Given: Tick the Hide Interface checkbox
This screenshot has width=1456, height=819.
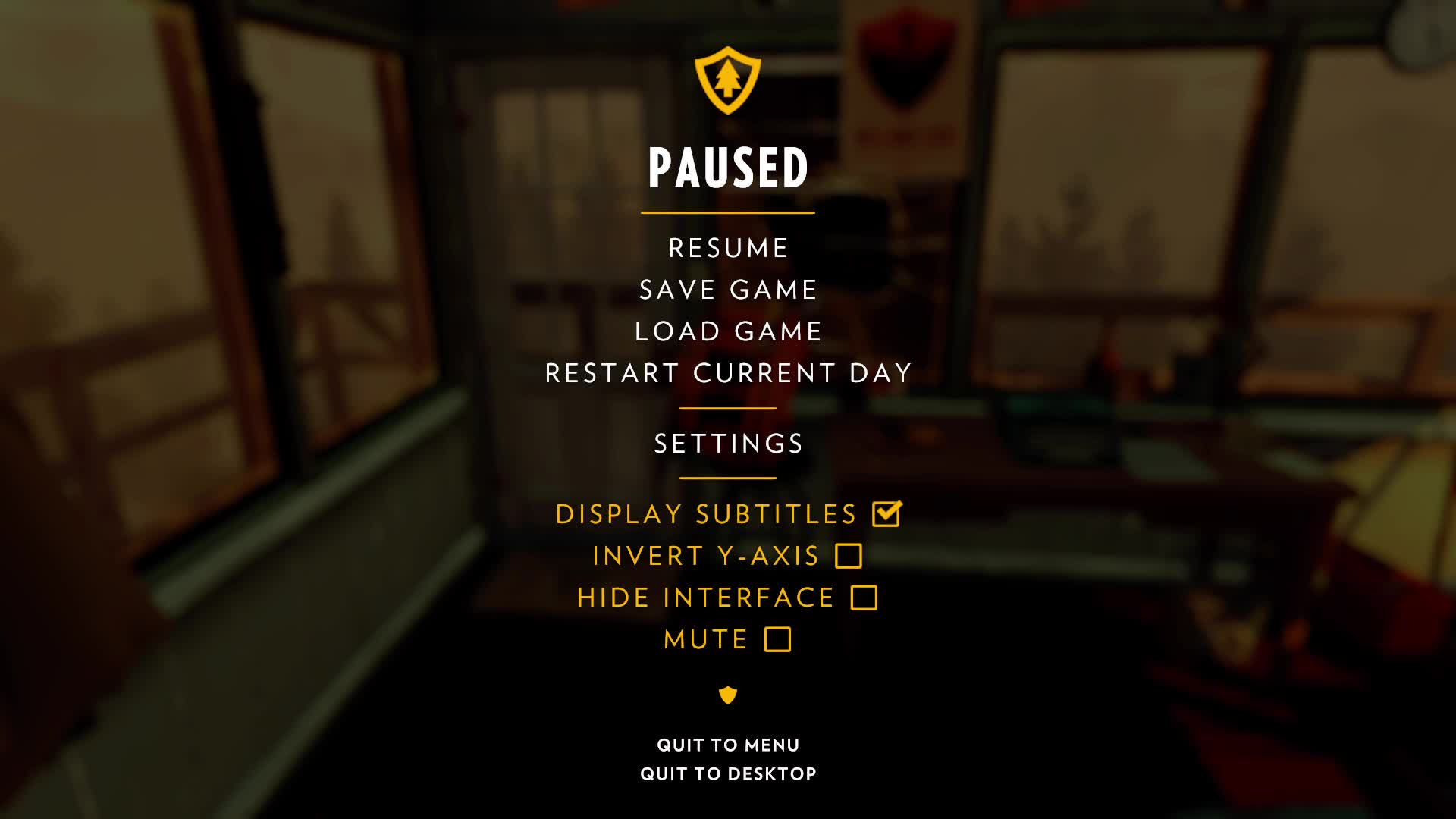Looking at the screenshot, I should coord(864,598).
